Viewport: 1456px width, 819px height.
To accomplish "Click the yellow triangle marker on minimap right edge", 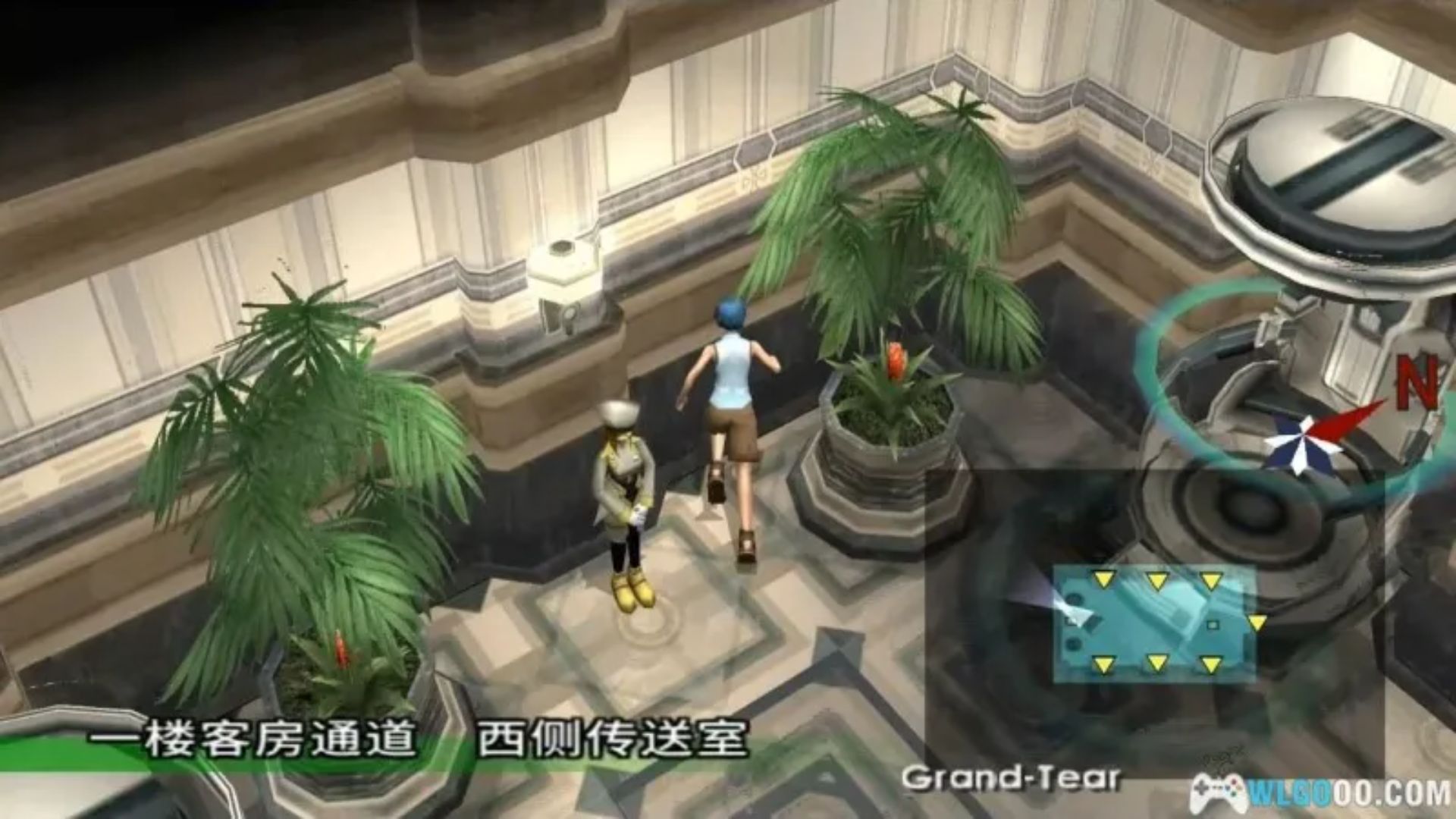I will (1257, 622).
